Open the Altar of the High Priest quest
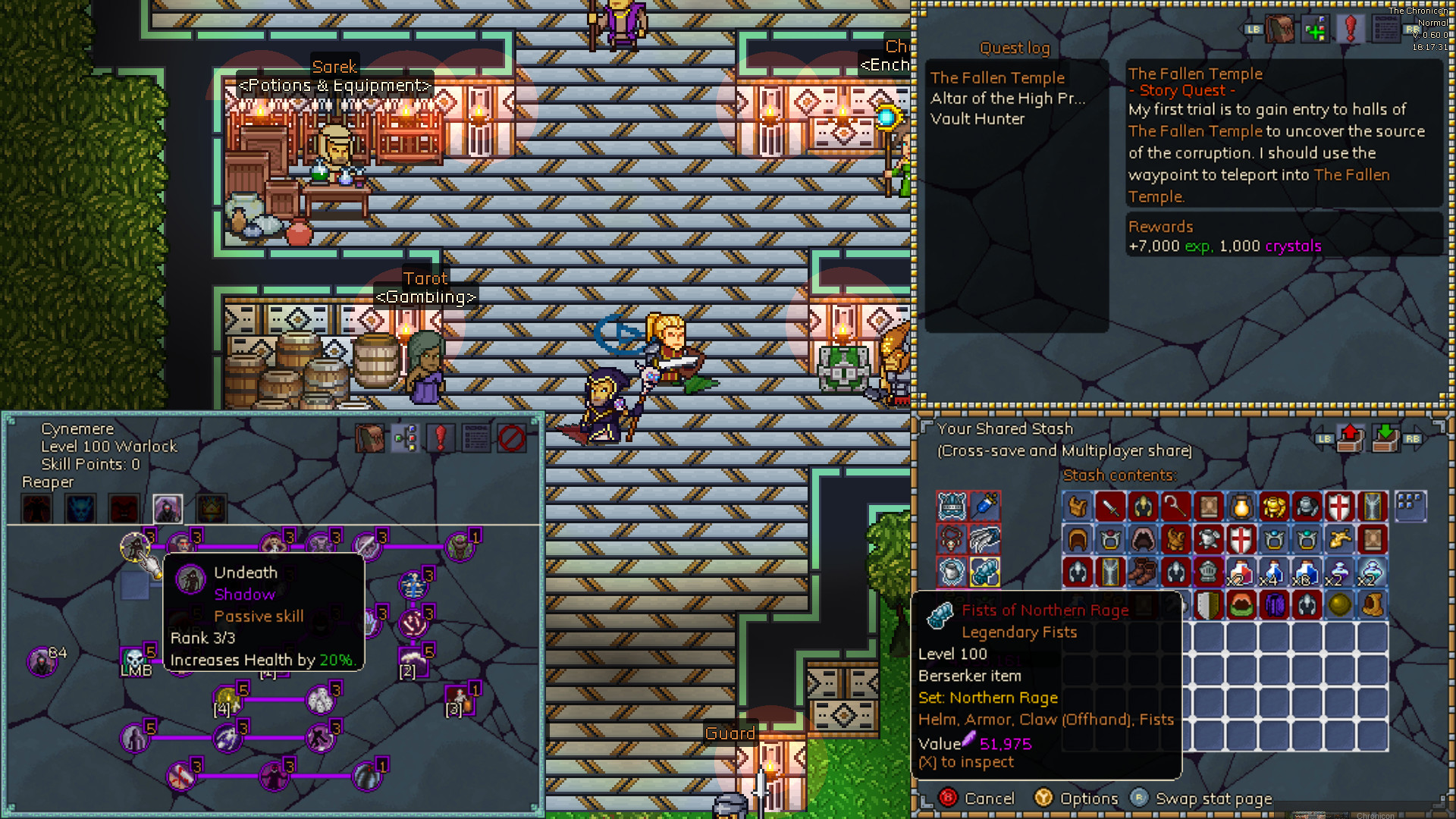Image resolution: width=1456 pixels, height=819 pixels. [x=1008, y=98]
